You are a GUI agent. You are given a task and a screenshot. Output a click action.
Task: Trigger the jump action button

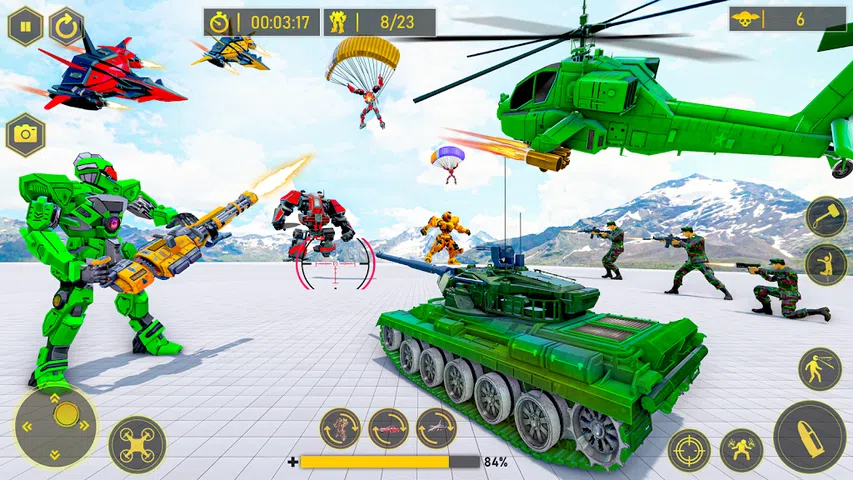[826, 264]
